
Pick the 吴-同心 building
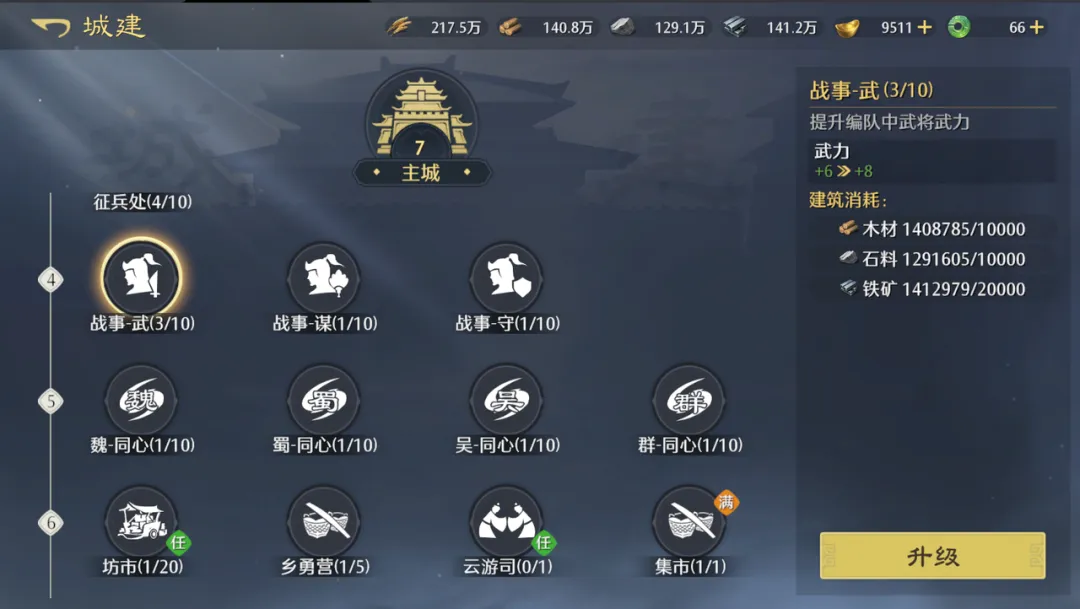(506, 400)
